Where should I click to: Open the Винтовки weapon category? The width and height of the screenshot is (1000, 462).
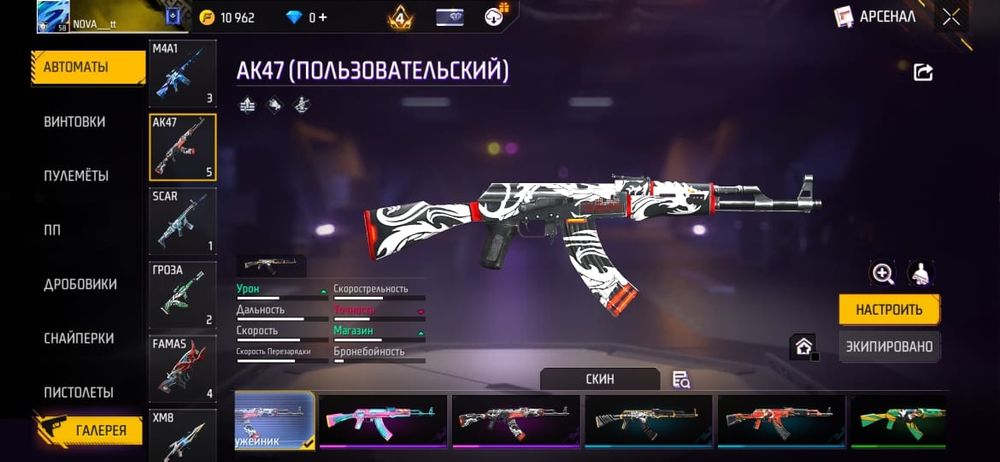74,122
